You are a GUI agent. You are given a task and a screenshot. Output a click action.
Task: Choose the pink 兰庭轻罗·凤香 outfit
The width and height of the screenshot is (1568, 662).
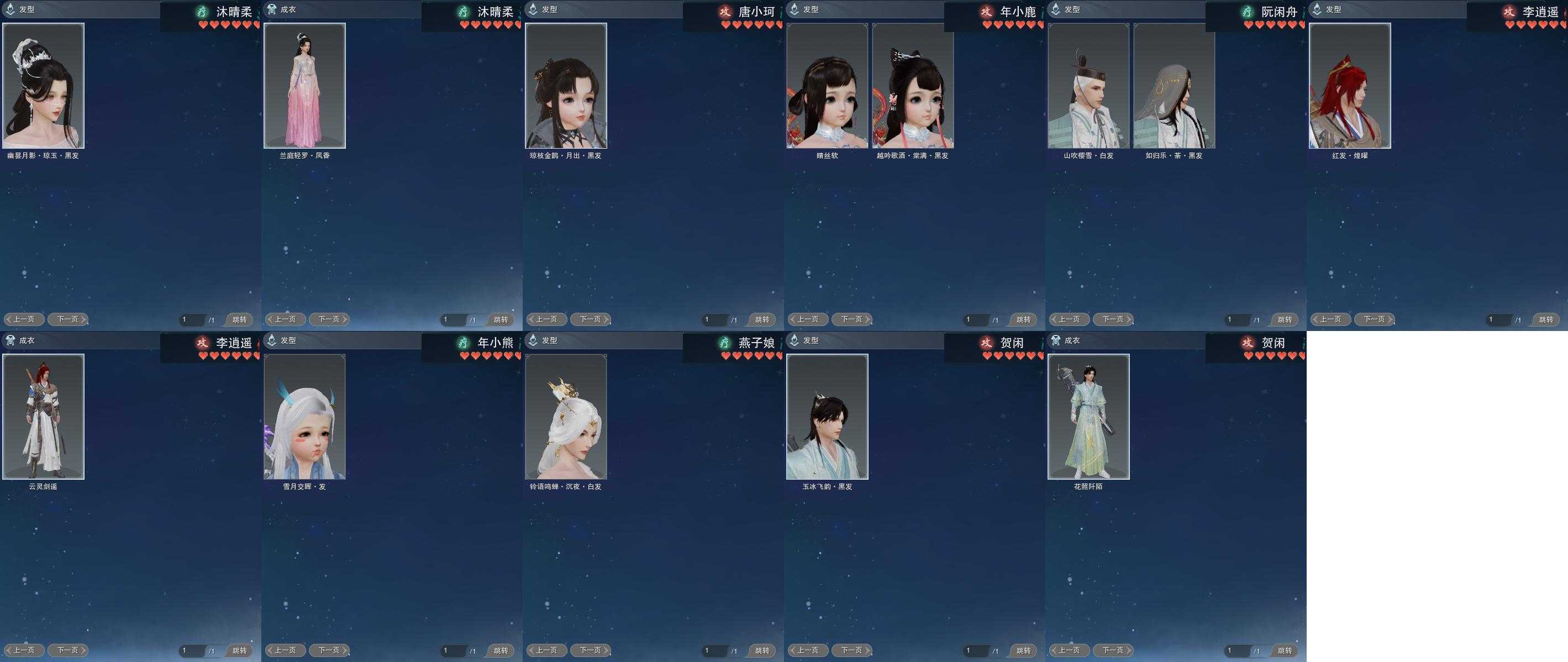304,86
